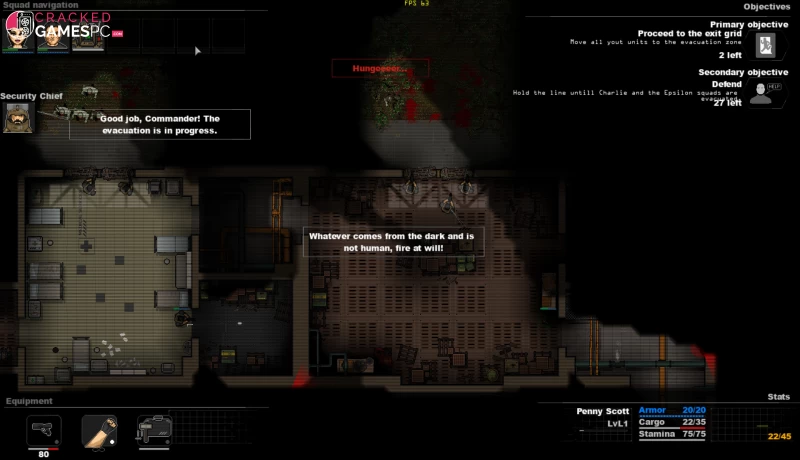The height and width of the screenshot is (460, 800).
Task: Equip the pistol weapon slot
Action: click(x=43, y=431)
